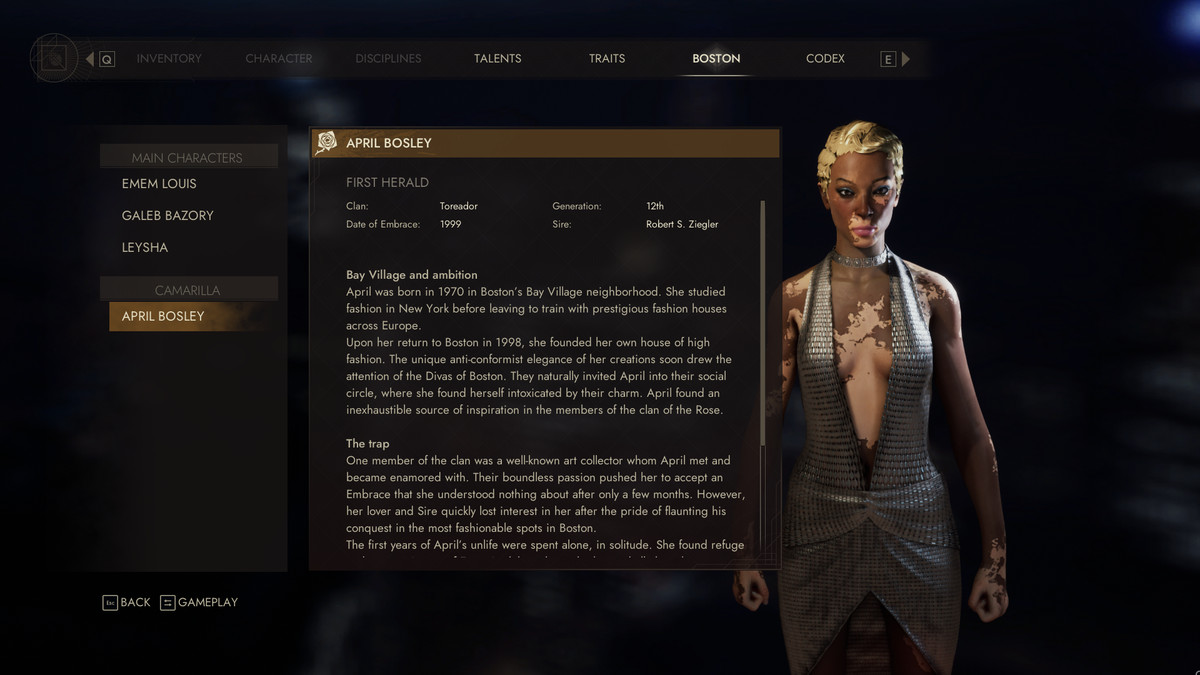The height and width of the screenshot is (675, 1200).
Task: Open the Gameplay option
Action: pyautogui.click(x=199, y=602)
